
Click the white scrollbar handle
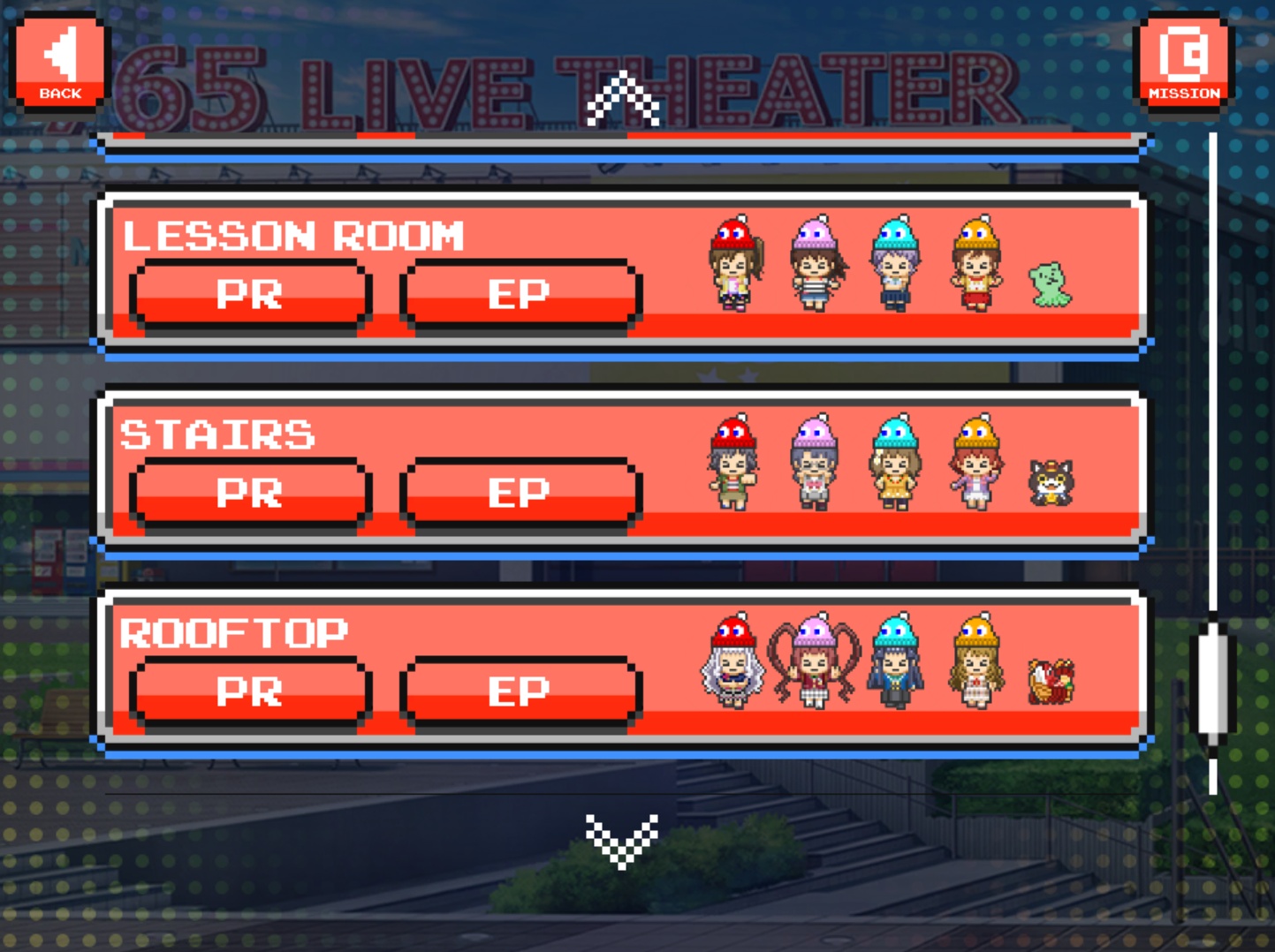(x=1213, y=682)
